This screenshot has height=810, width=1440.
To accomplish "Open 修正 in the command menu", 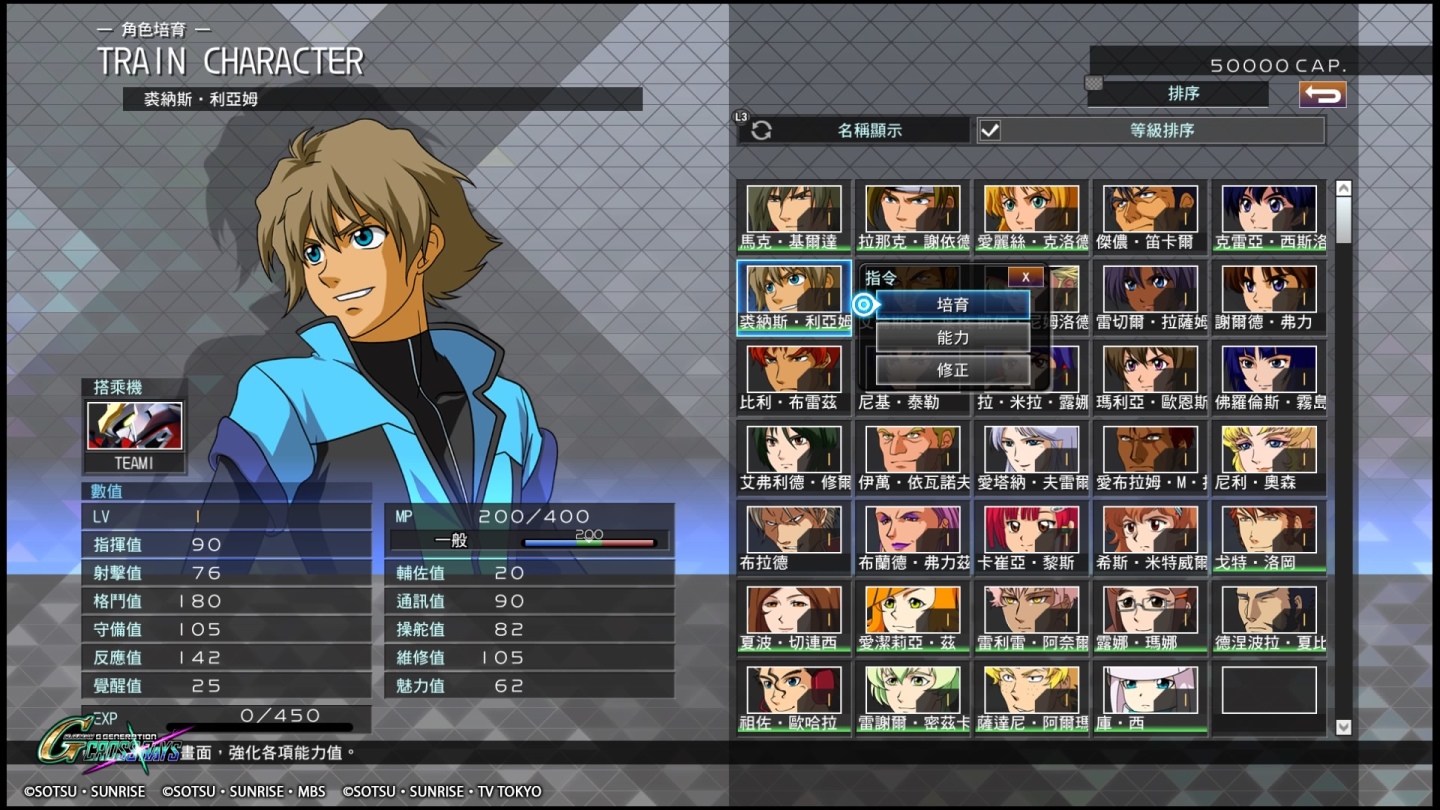I will point(952,370).
